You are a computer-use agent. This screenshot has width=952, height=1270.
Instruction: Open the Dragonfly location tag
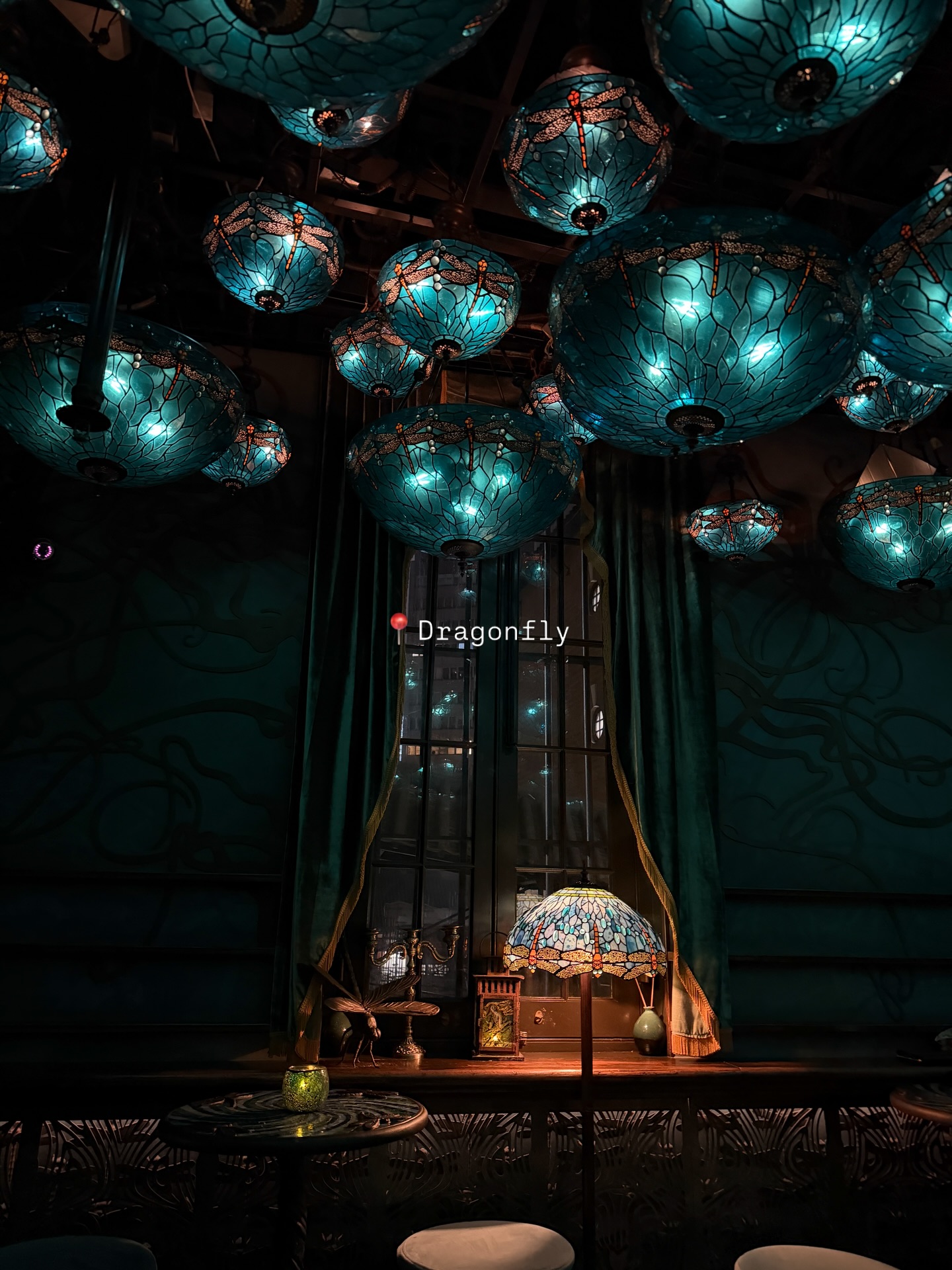point(482,631)
